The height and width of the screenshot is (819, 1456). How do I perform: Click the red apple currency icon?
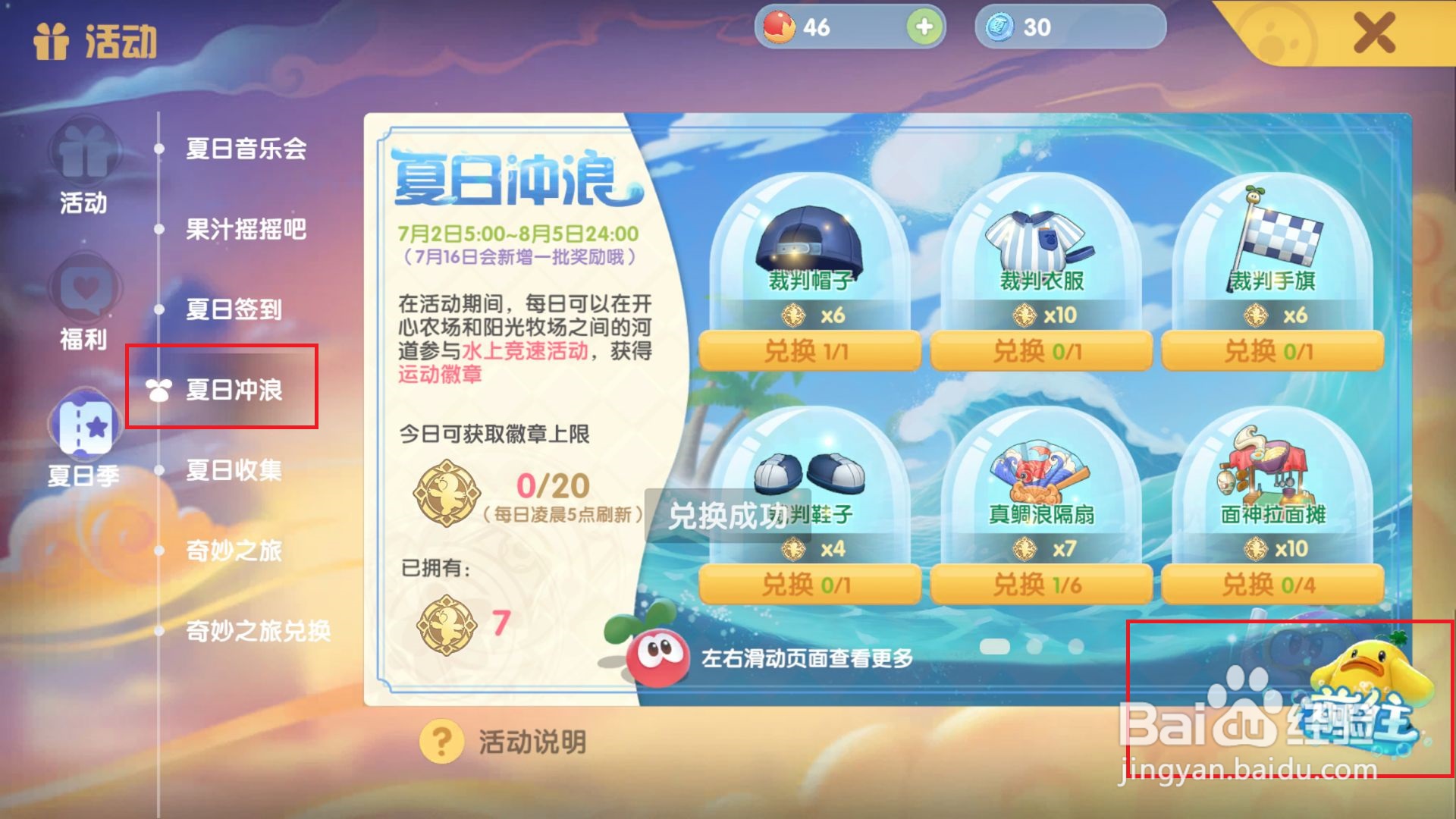pos(780,25)
